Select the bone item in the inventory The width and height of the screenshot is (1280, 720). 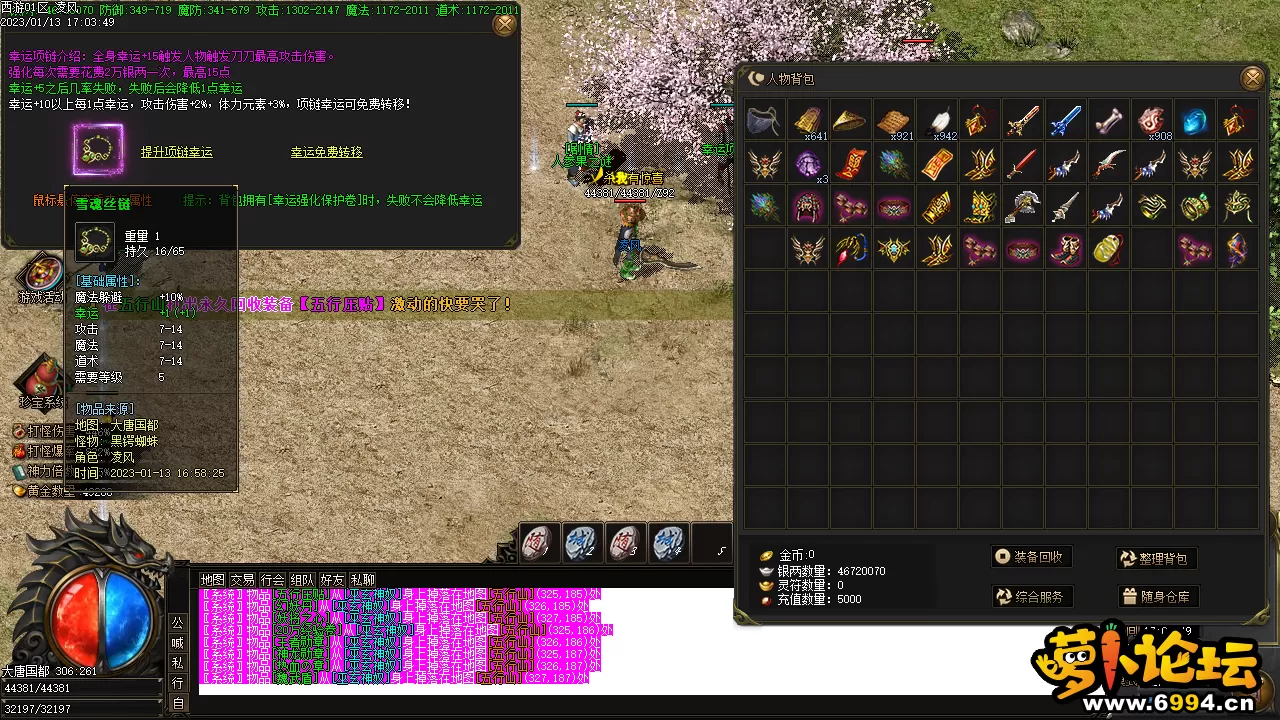pyautogui.click(x=1109, y=121)
